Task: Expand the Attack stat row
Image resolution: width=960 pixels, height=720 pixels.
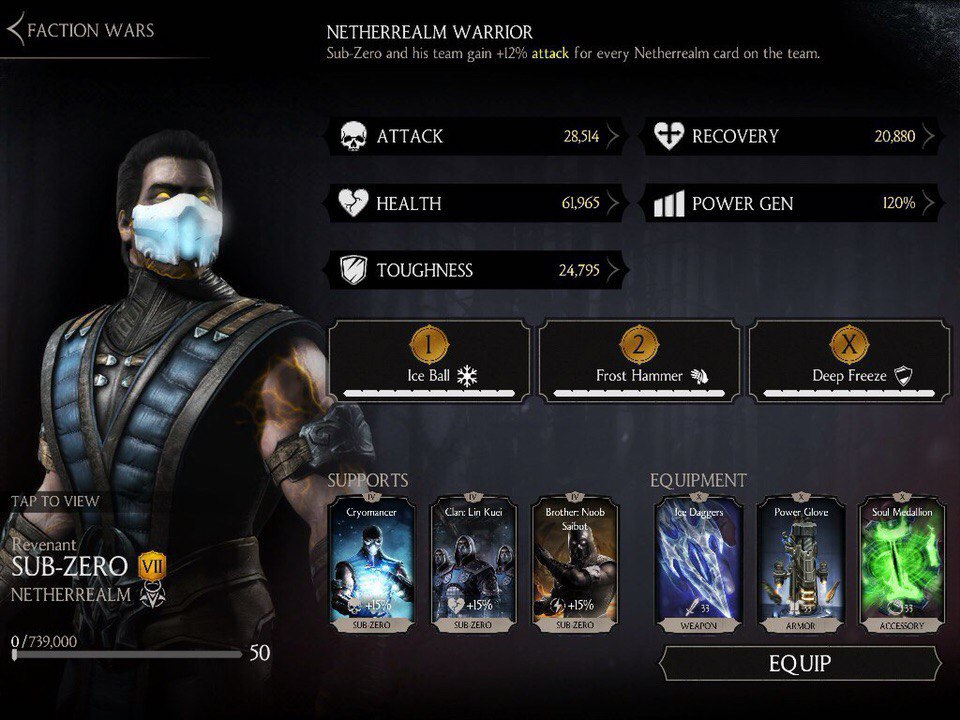Action: pos(476,137)
